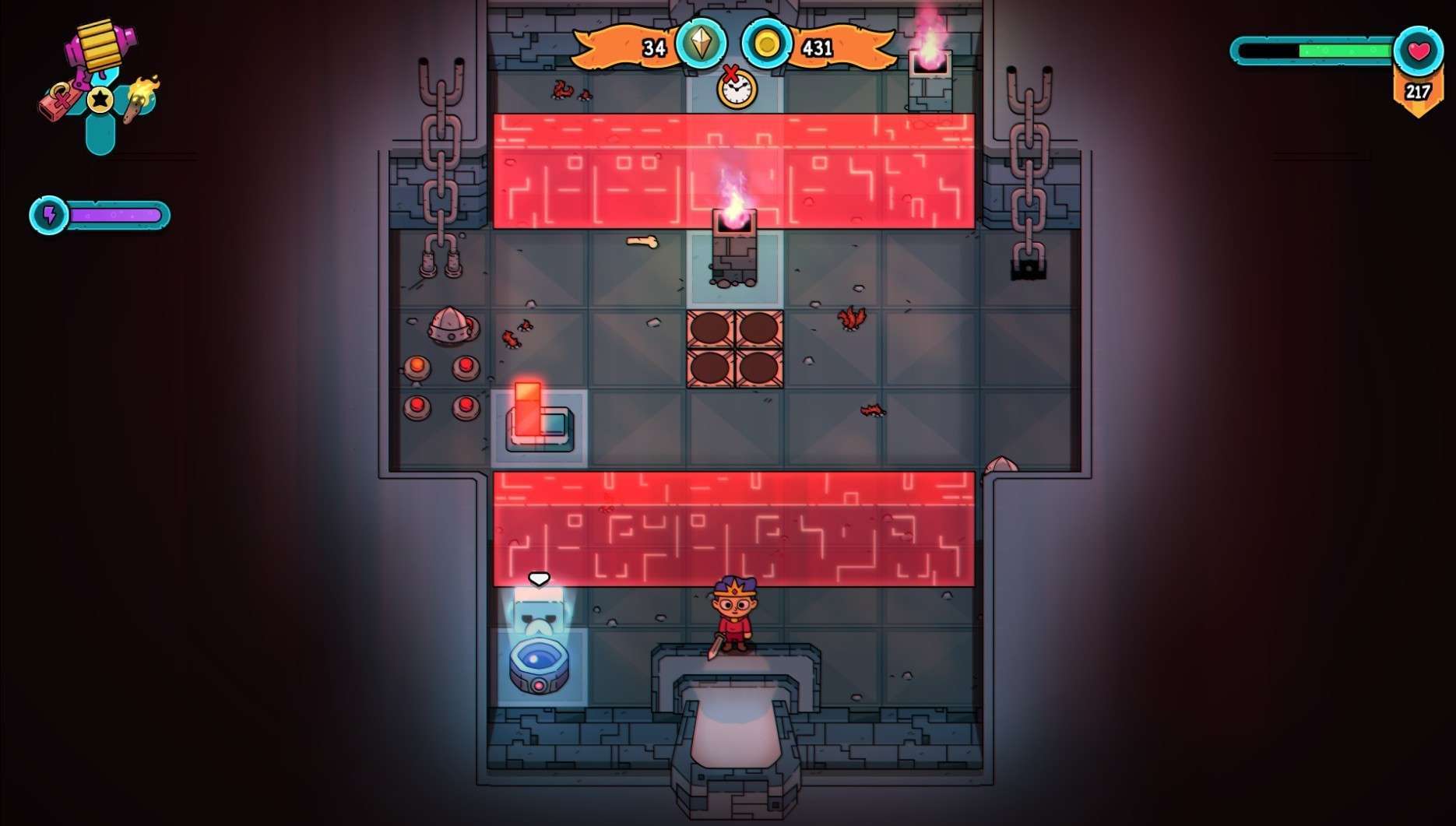Equip the flaming torch item
Screen dimensions: 1456x826
141,98
